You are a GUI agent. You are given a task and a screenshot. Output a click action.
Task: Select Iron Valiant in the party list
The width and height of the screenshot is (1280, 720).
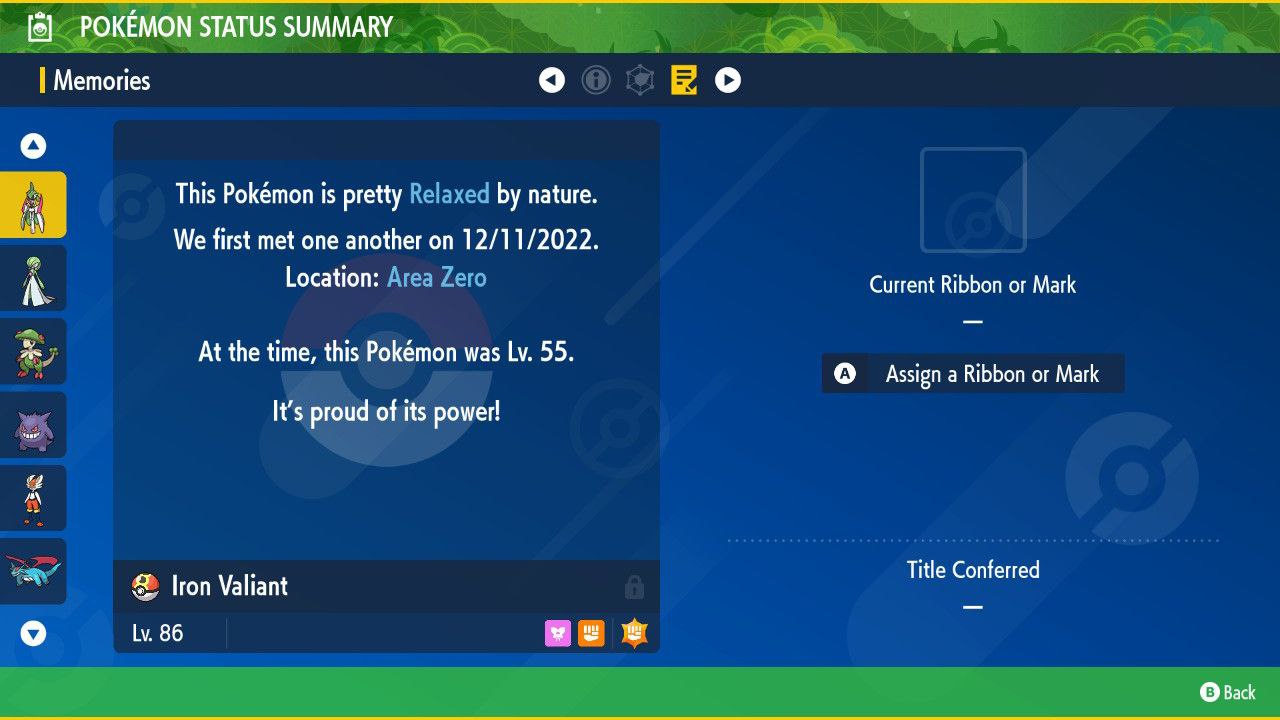[33, 204]
